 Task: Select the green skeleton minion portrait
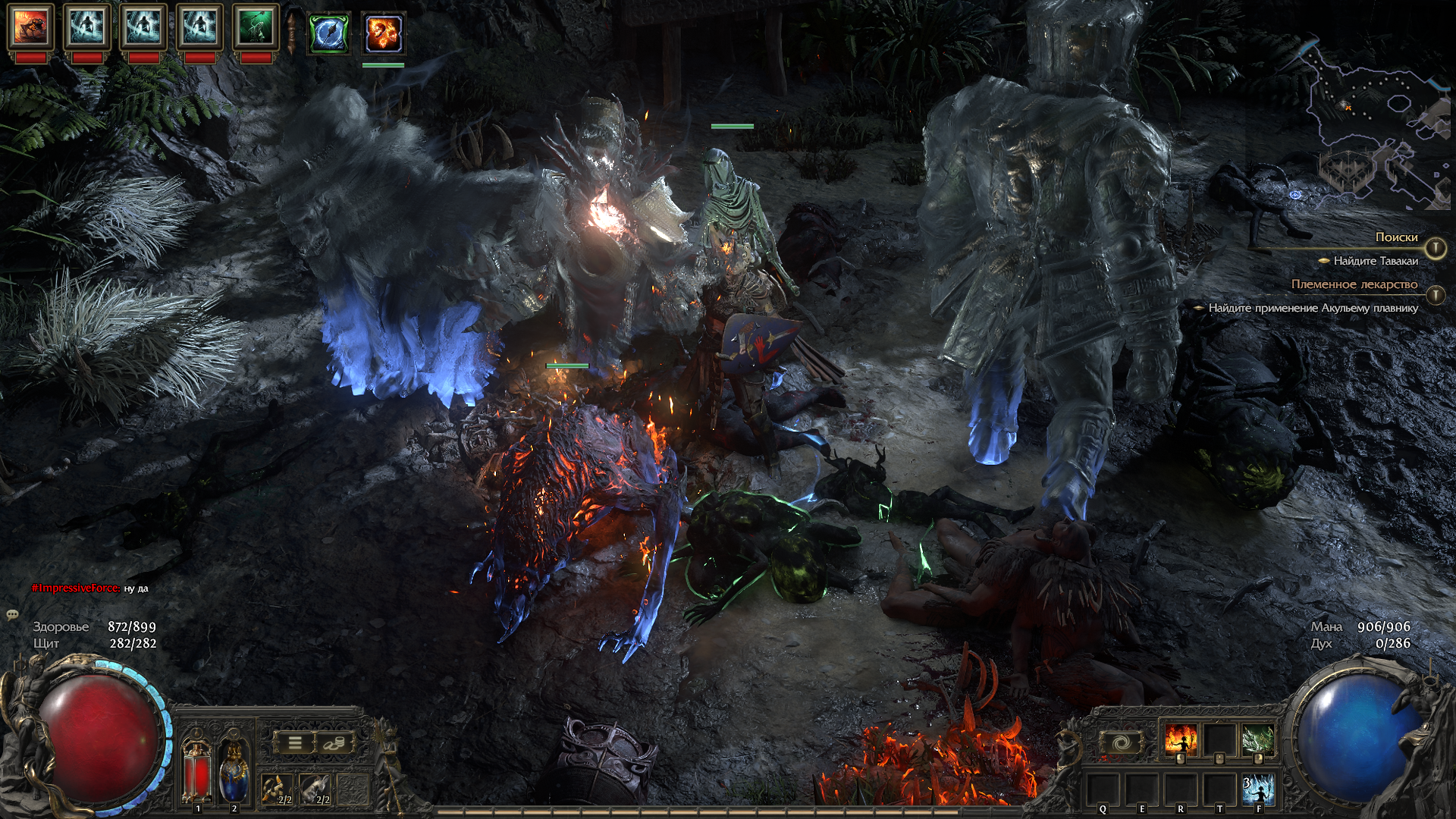click(x=256, y=26)
